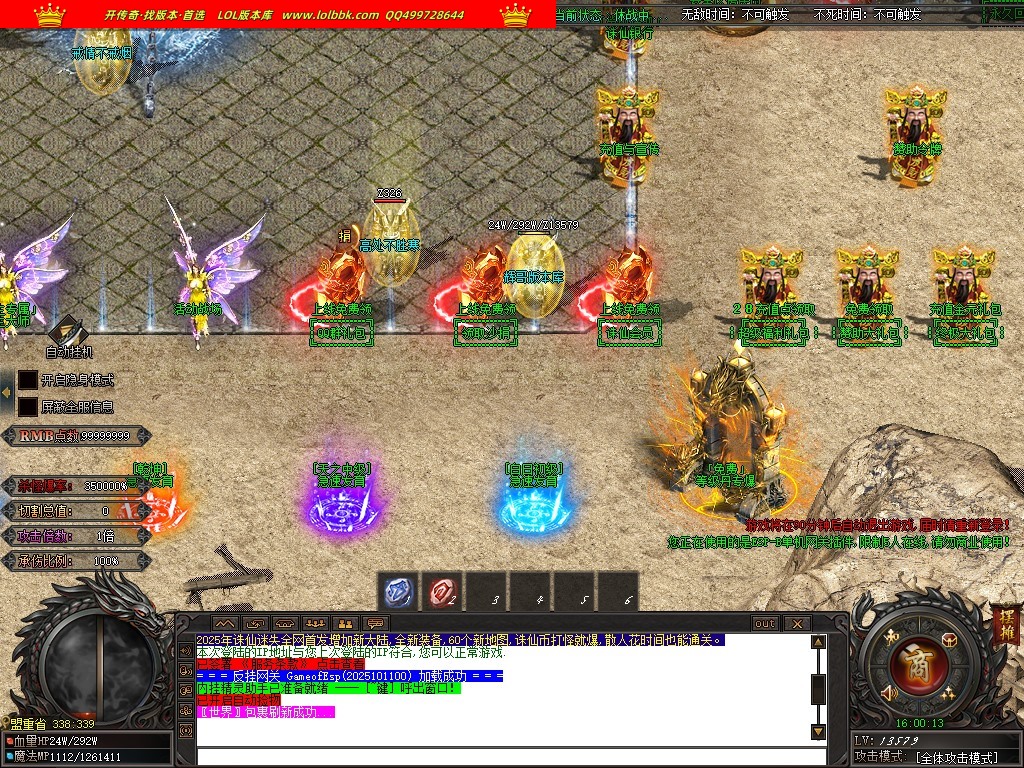Screen dimensions: 1024x768
Task: Focus the chat text input field
Action: point(500,757)
